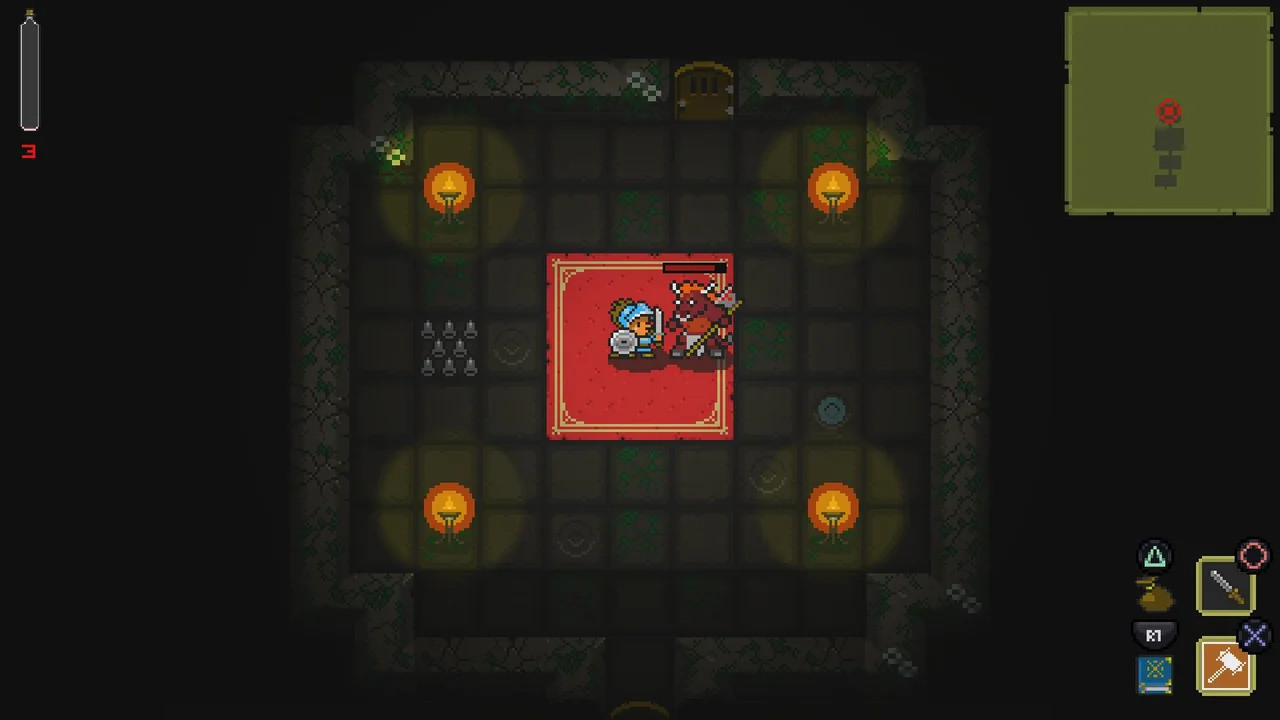Open the hammer ability slot
The image size is (1280, 720).
1227,665
